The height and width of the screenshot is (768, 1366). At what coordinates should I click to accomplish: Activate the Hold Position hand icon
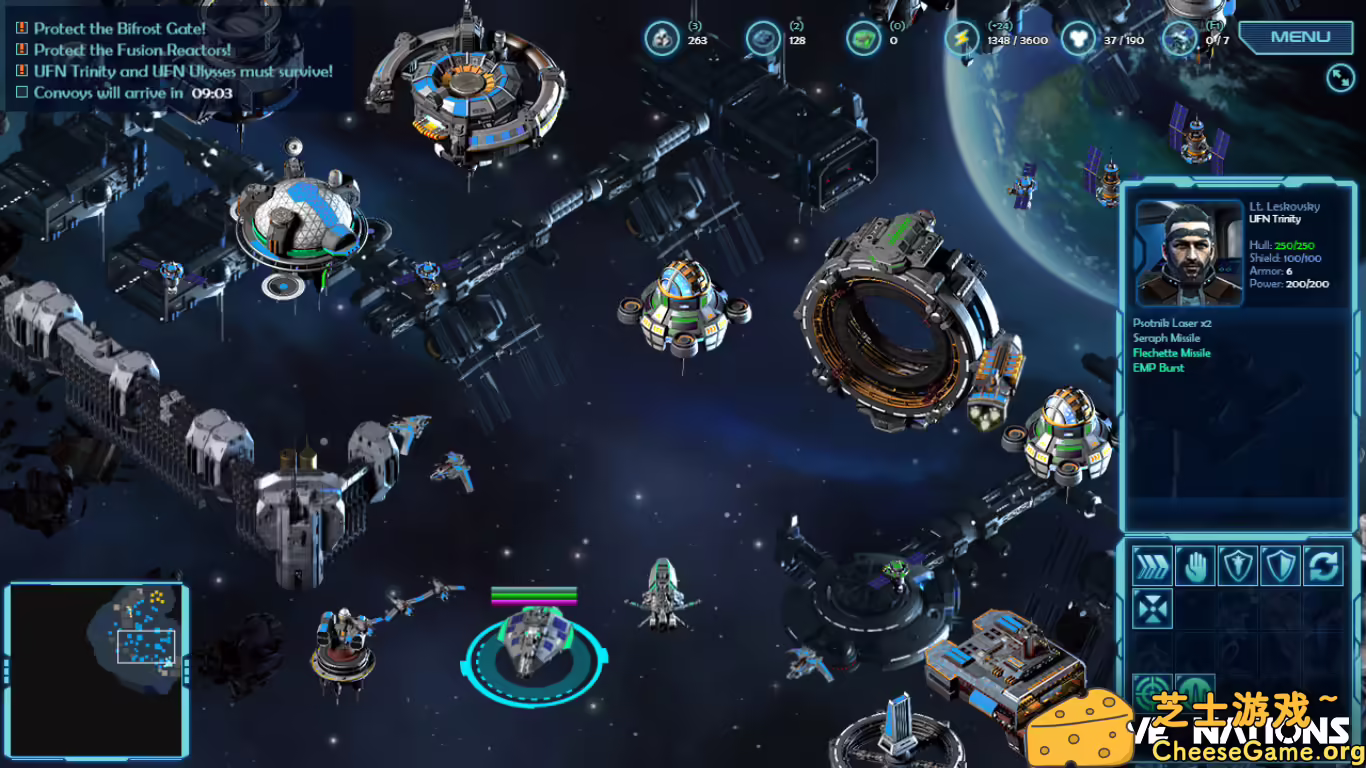[1195, 568]
